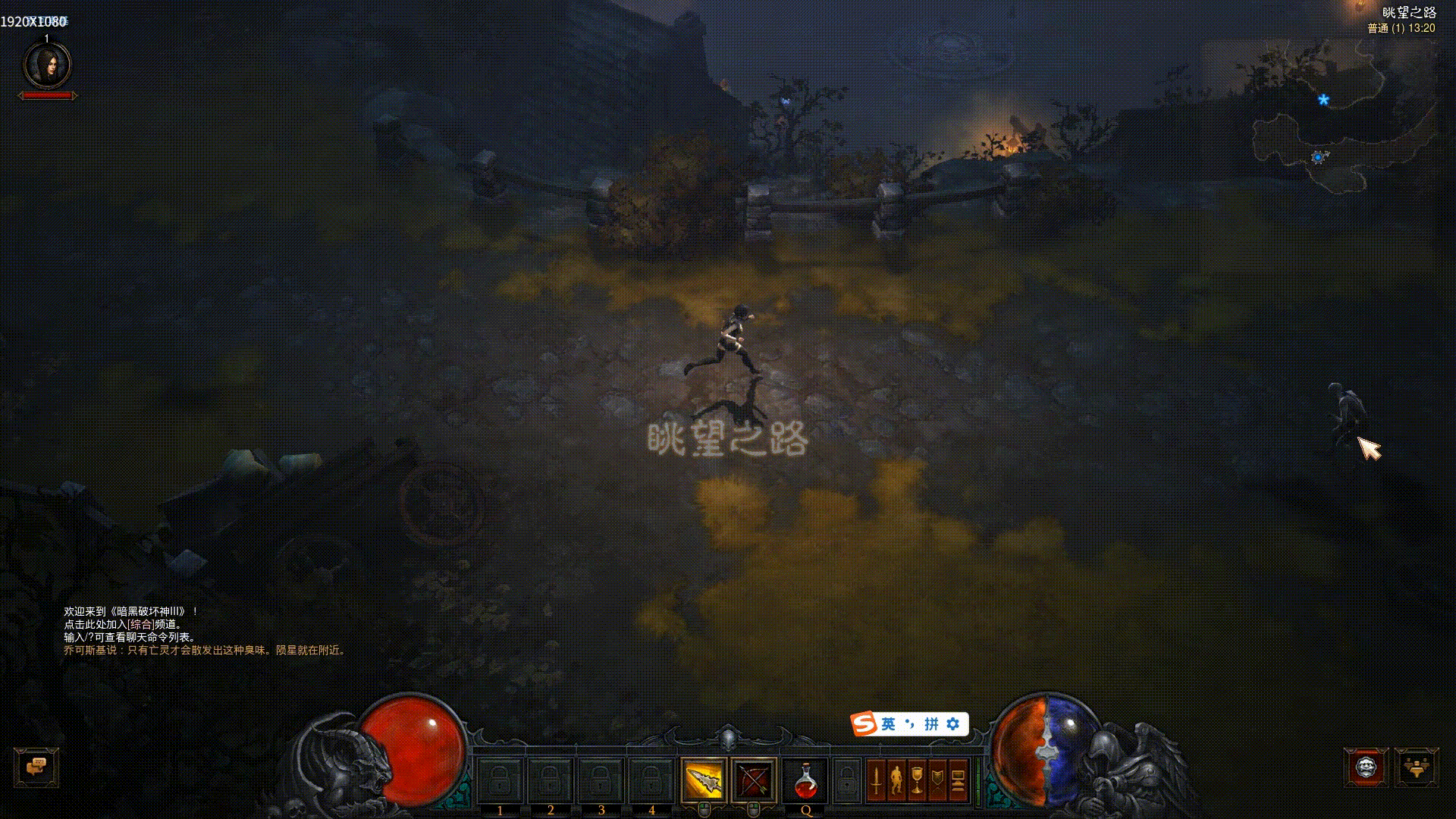Screen dimensions: 1456x819
Task: Toggle Sogou input between 英 and 拼 mode
Action: click(888, 724)
